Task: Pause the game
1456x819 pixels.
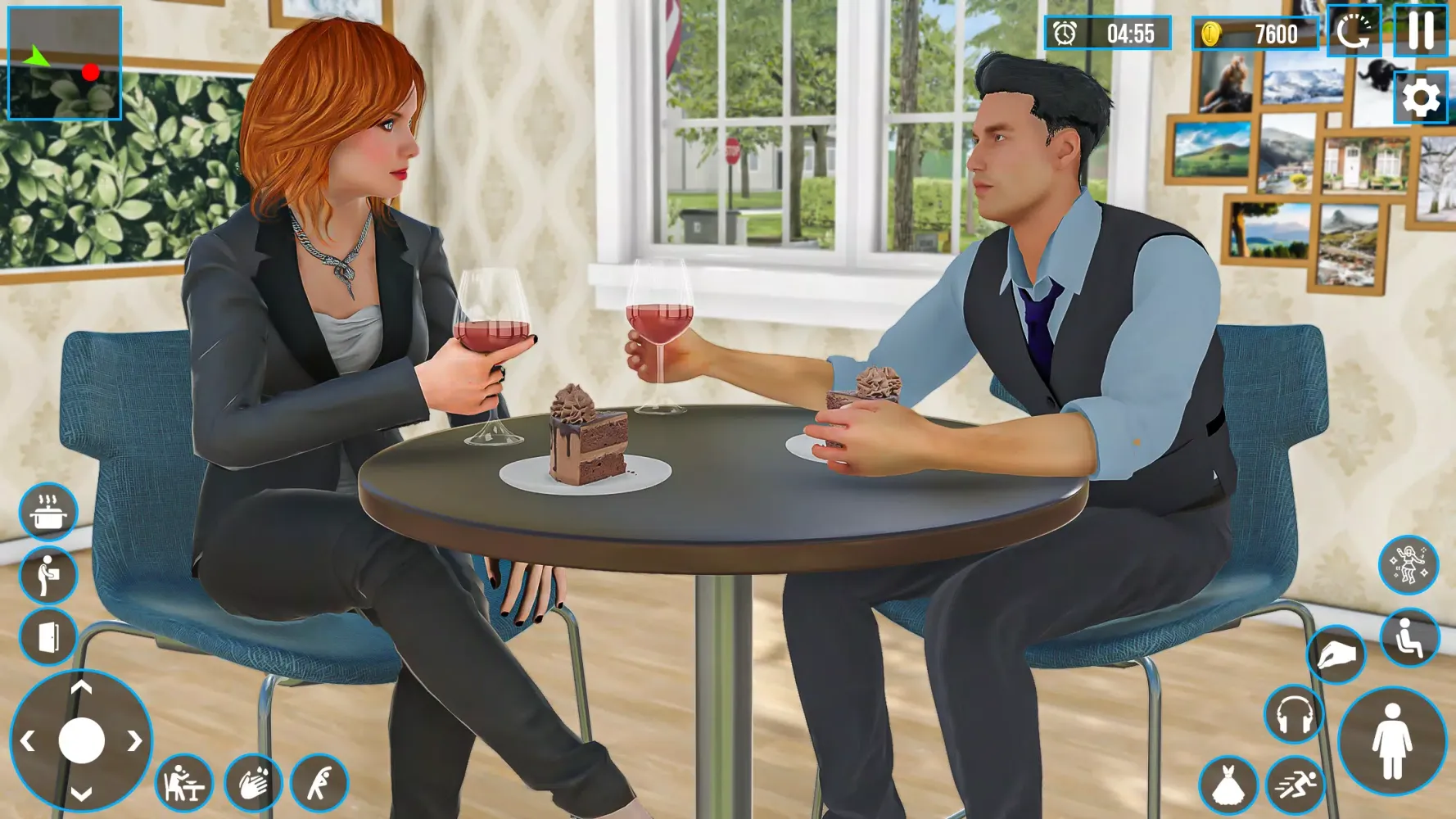Action: pyautogui.click(x=1421, y=31)
